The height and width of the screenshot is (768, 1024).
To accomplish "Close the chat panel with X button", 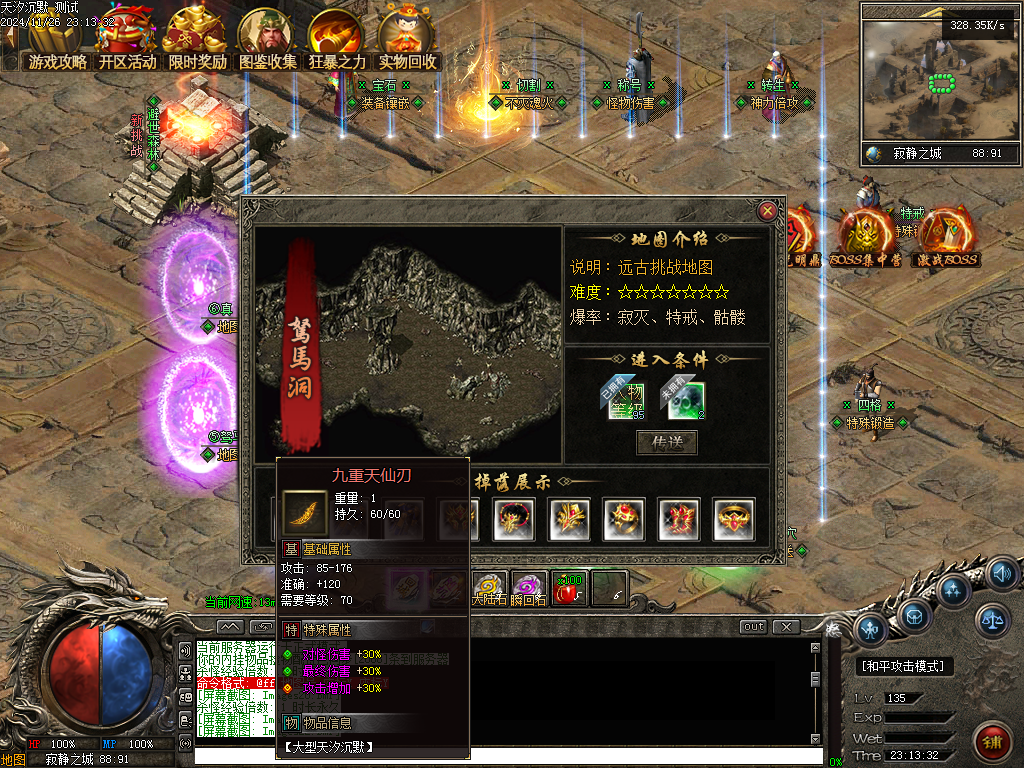I will 787,627.
